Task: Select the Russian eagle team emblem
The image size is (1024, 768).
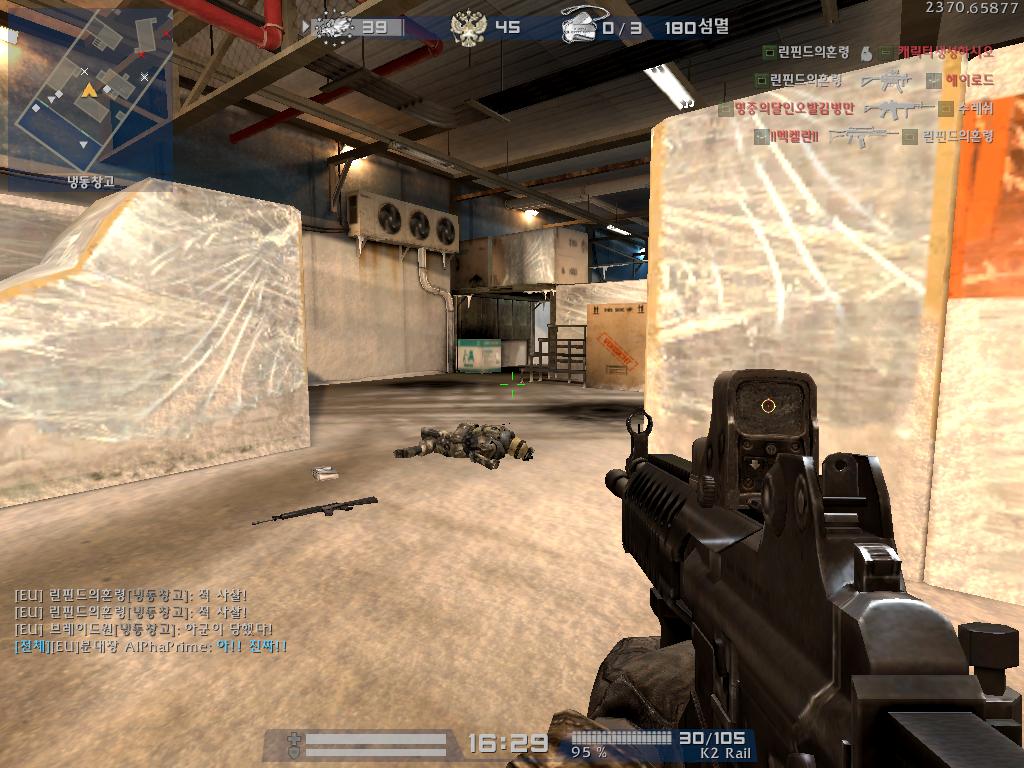Action: 464,28
